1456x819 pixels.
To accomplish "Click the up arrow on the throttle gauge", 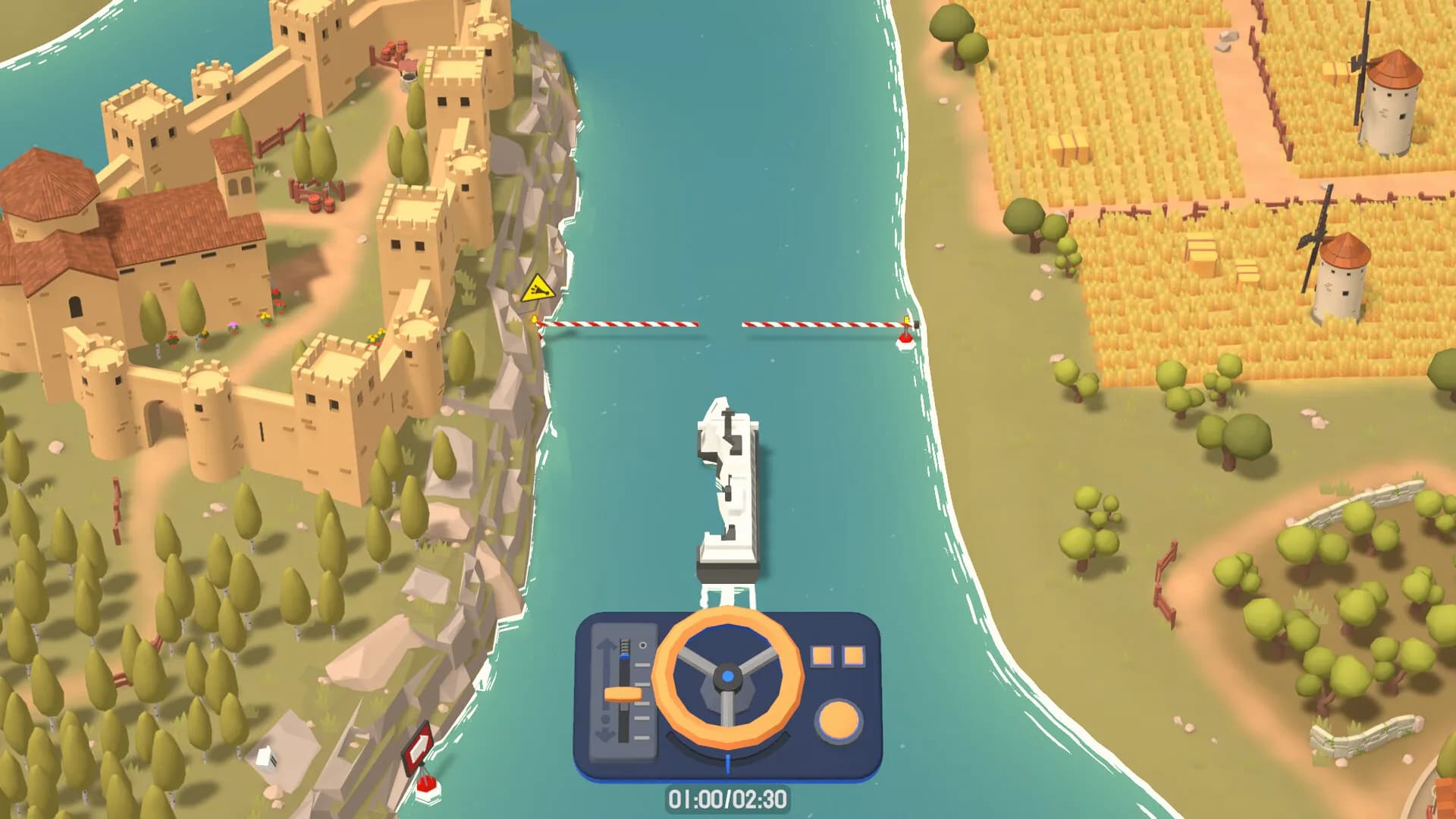I will tap(605, 643).
